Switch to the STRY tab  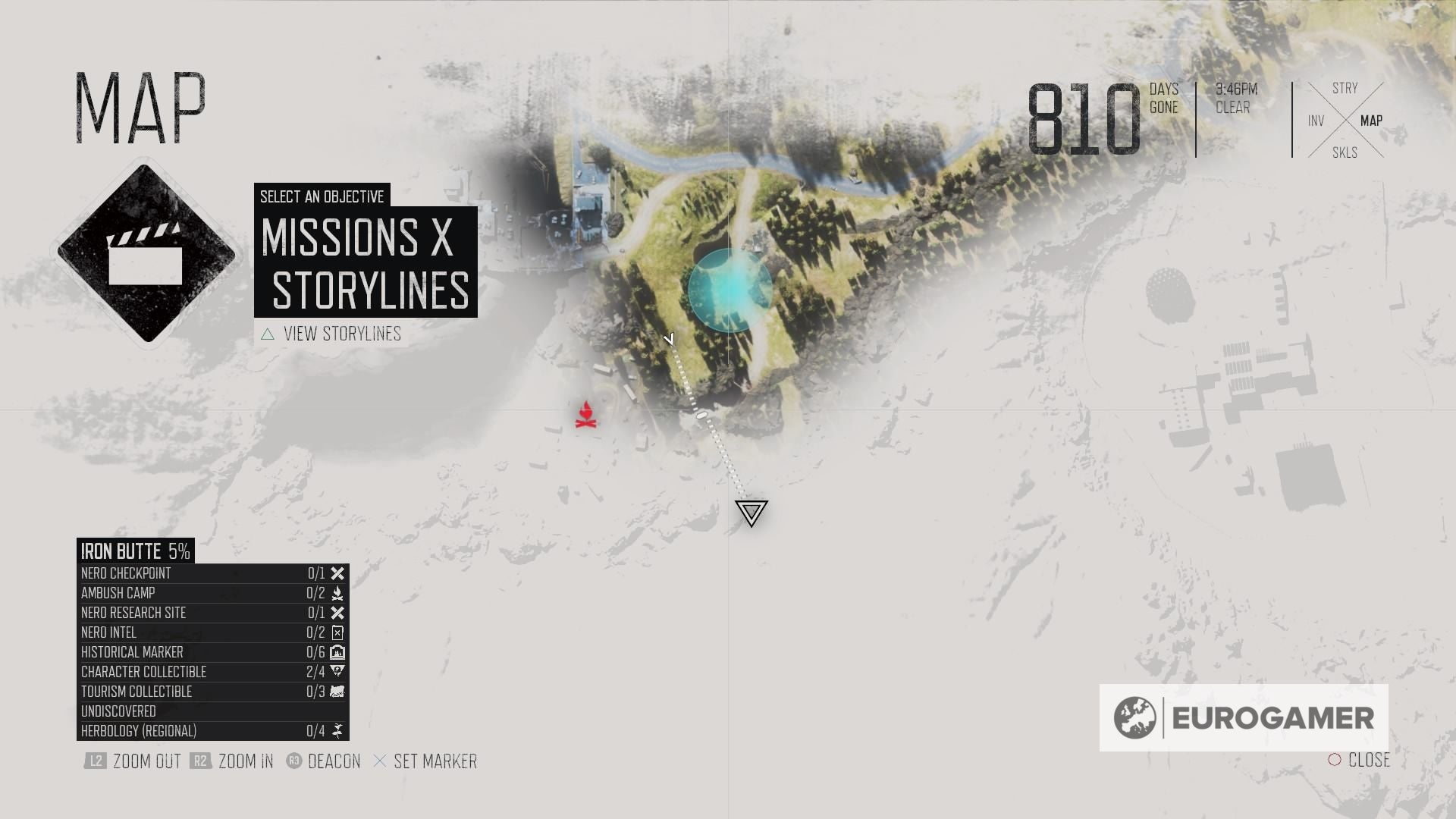(x=1345, y=88)
